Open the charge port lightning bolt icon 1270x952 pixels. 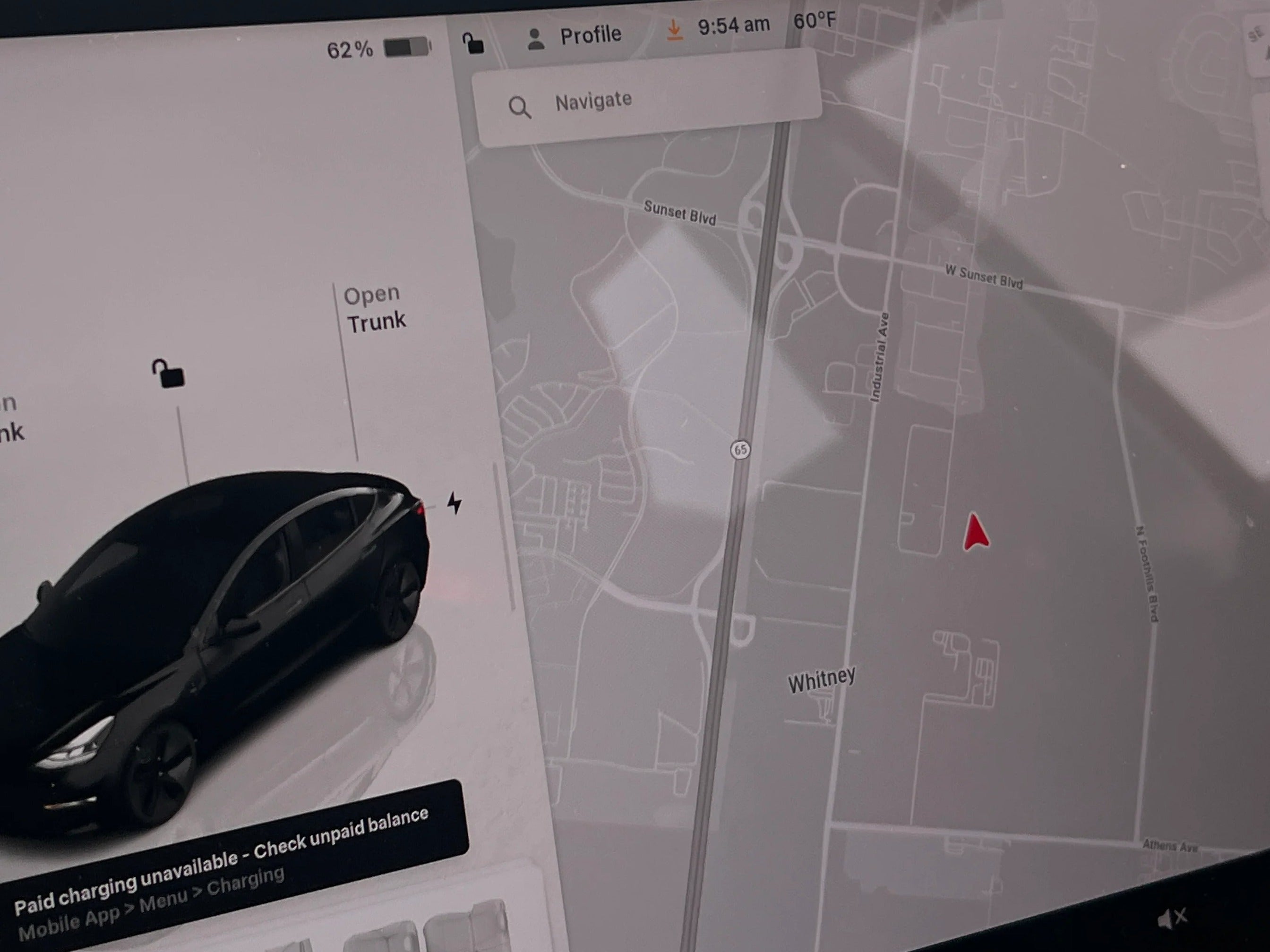coord(454,503)
